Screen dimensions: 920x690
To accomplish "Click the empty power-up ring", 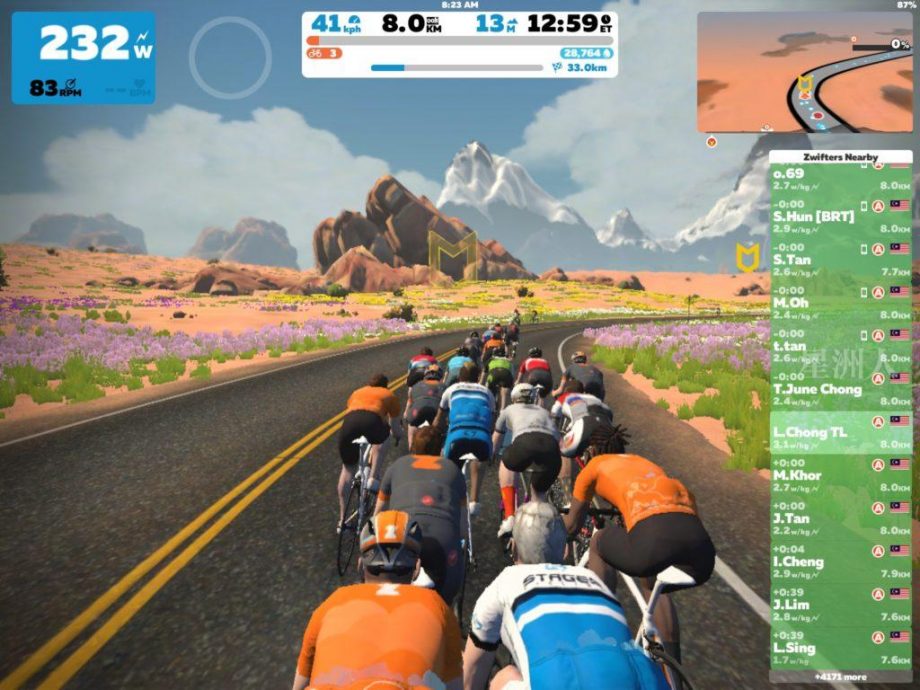I will (x=230, y=57).
